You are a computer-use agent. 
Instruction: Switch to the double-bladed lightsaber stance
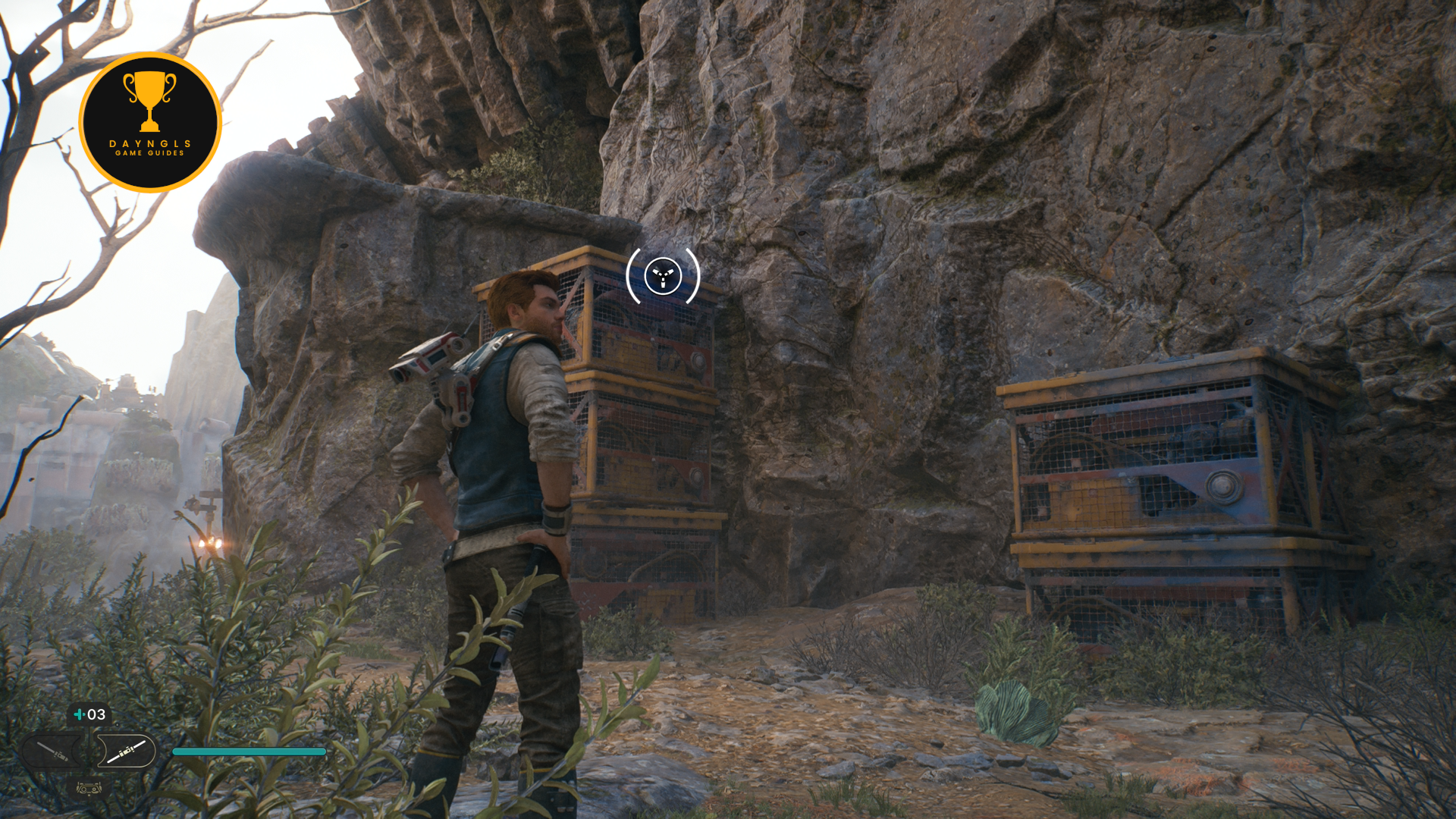[x=126, y=752]
